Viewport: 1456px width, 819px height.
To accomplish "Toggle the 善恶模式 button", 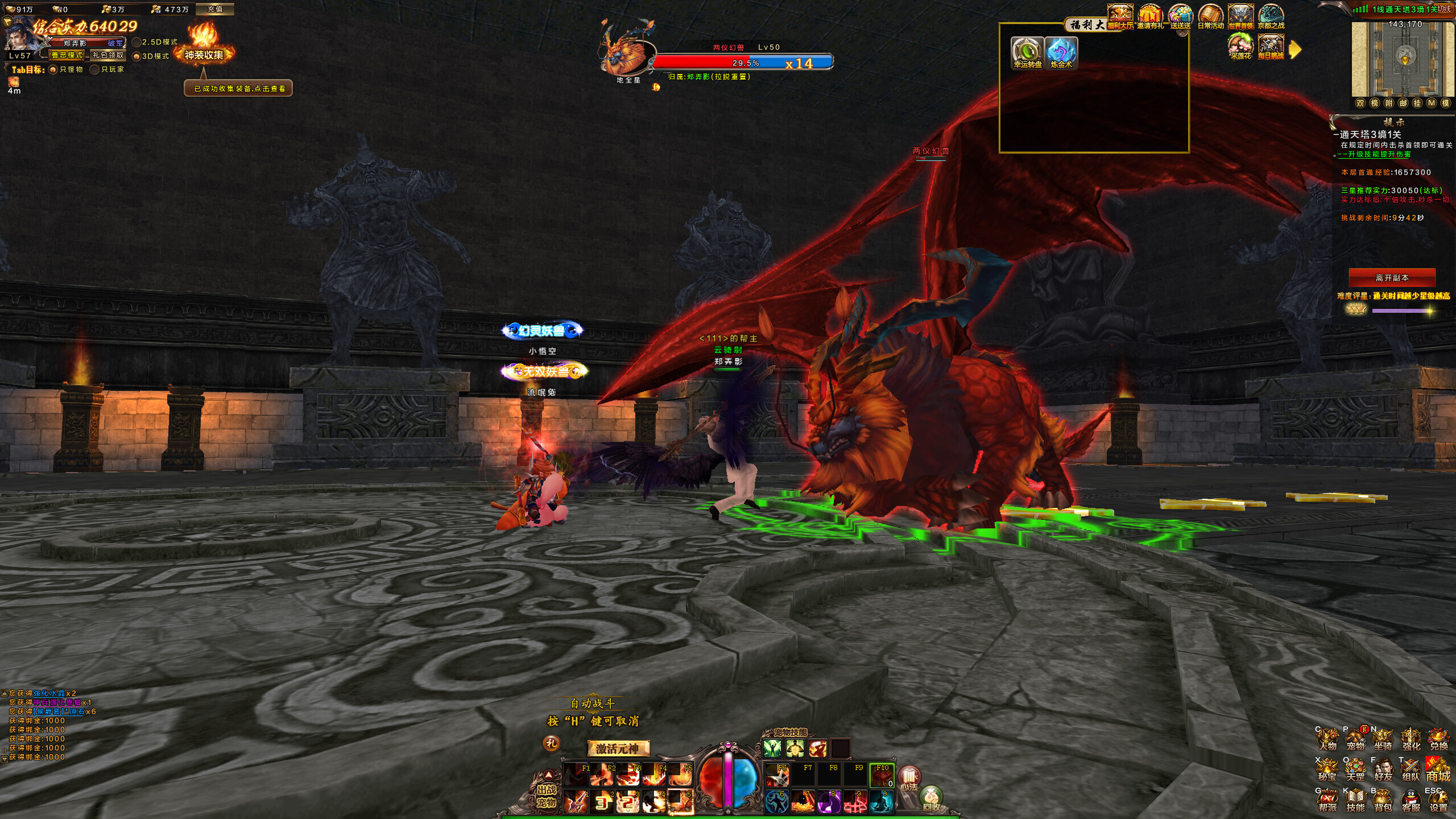I will [67, 55].
